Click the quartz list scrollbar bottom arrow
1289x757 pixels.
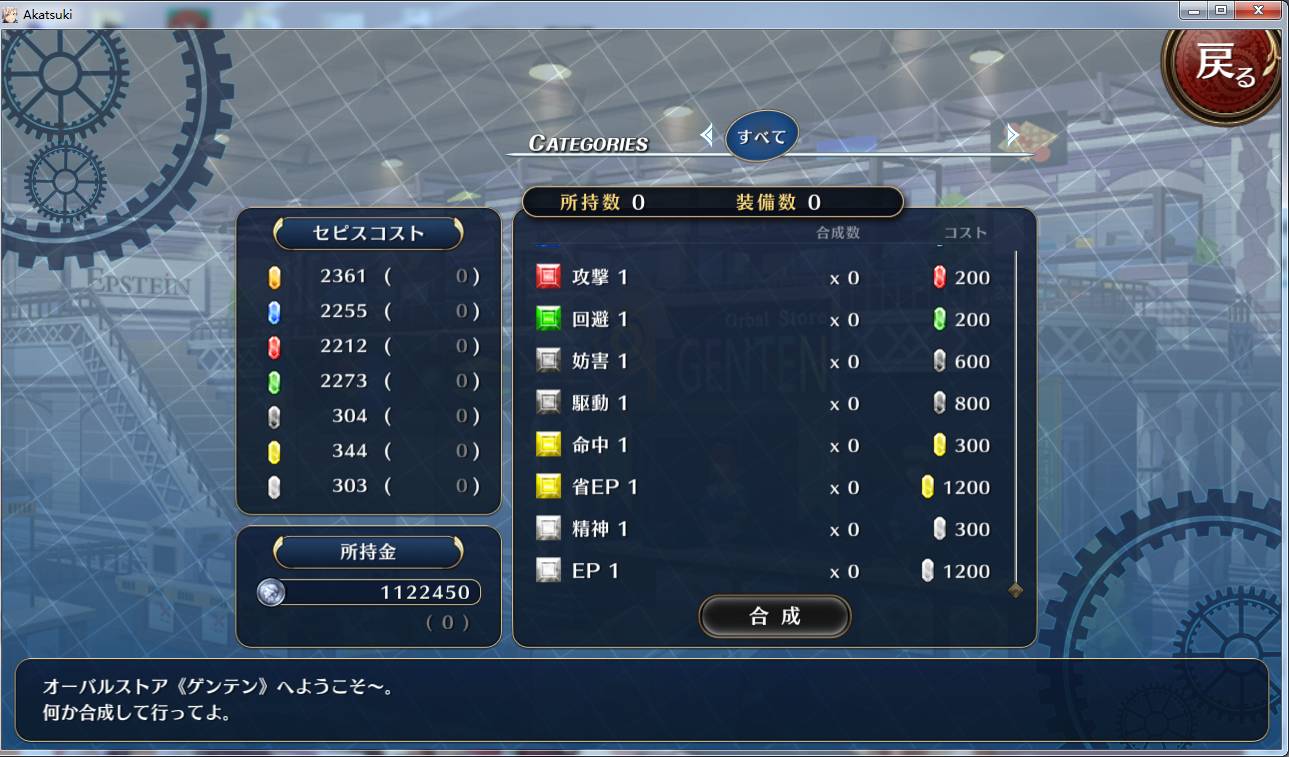tap(1015, 590)
